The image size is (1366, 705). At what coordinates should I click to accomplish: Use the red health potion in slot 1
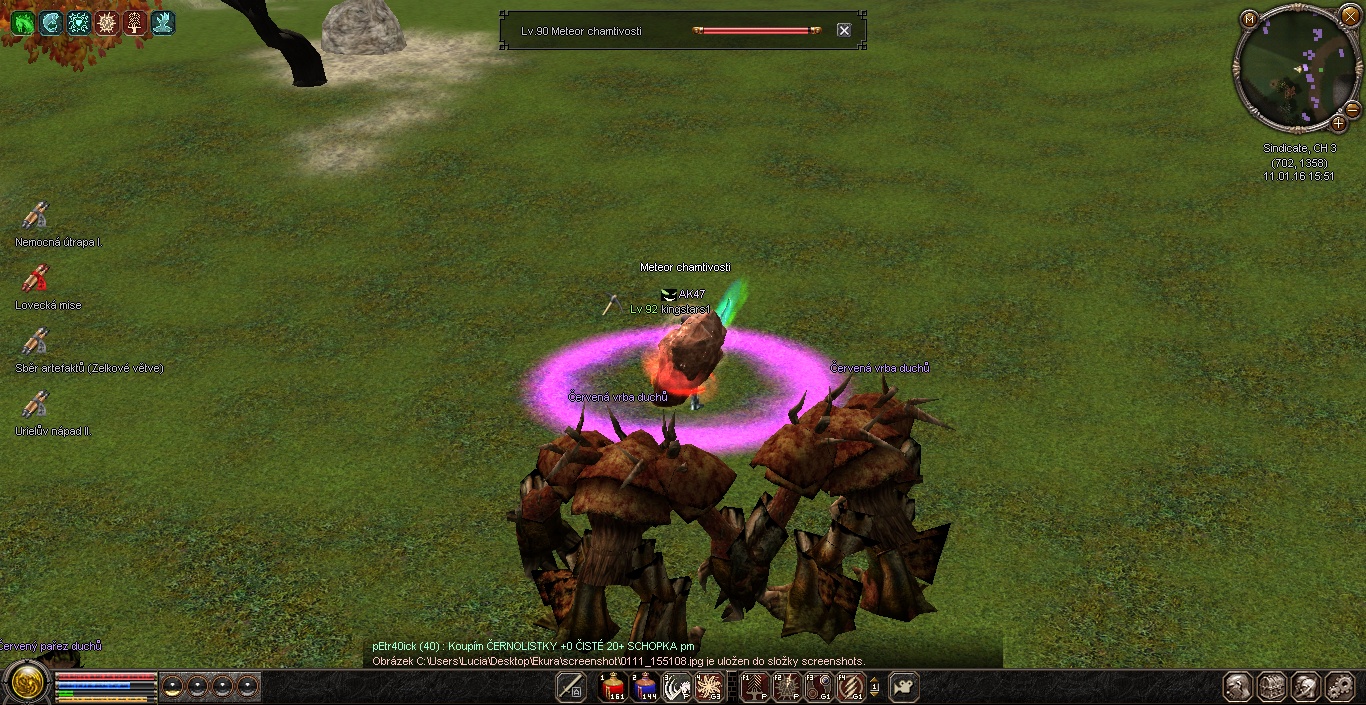click(612, 687)
